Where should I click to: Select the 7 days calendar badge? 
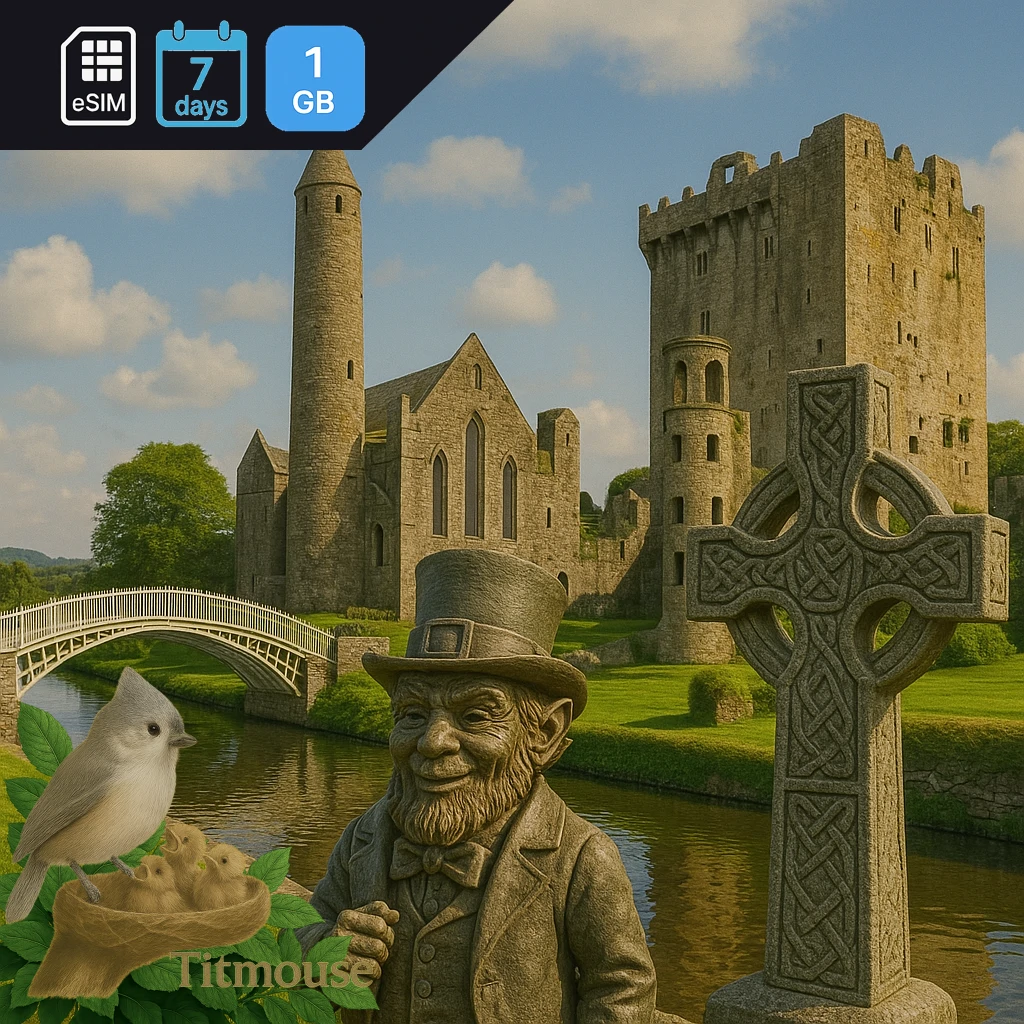tap(201, 76)
